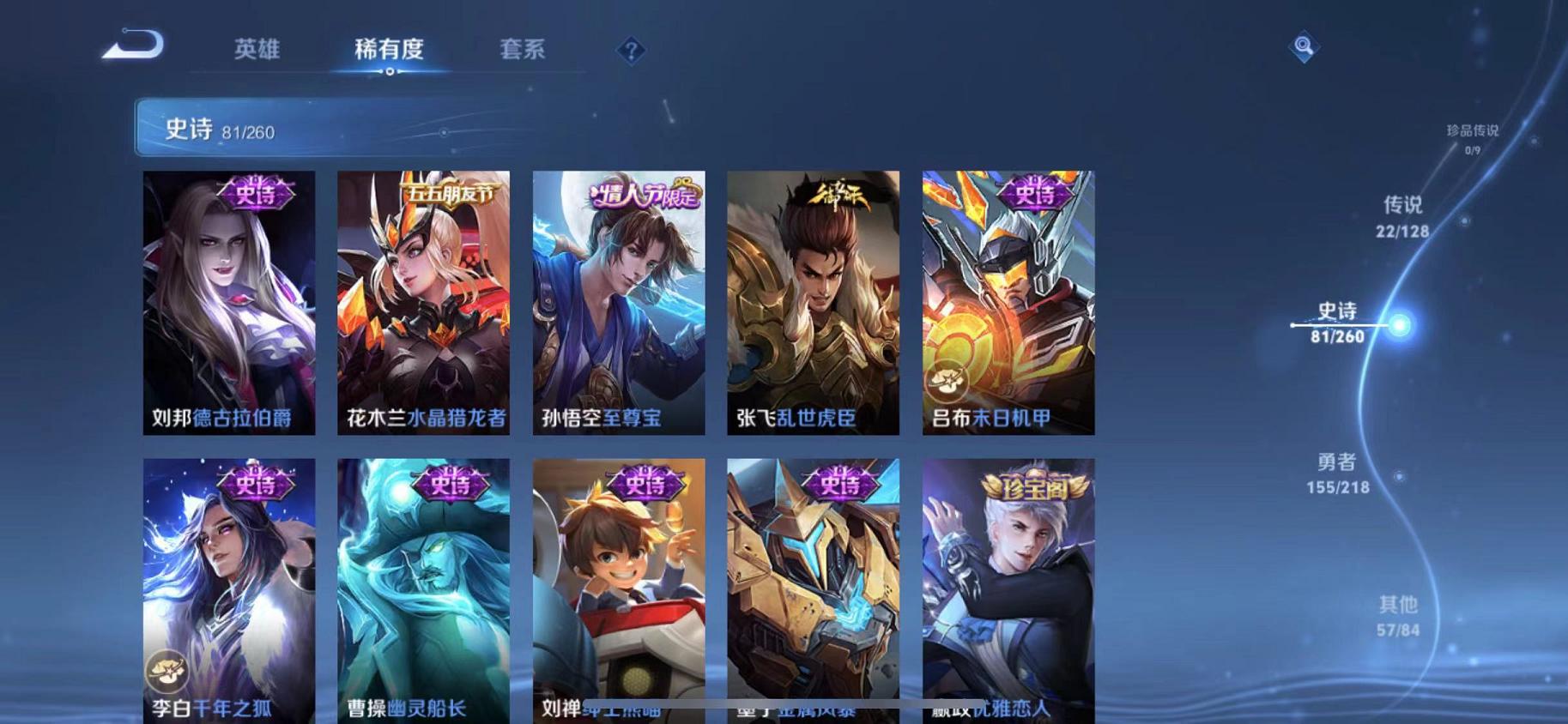Switch to the 套系 tab
The height and width of the screenshot is (724, 1568).
pos(523,50)
